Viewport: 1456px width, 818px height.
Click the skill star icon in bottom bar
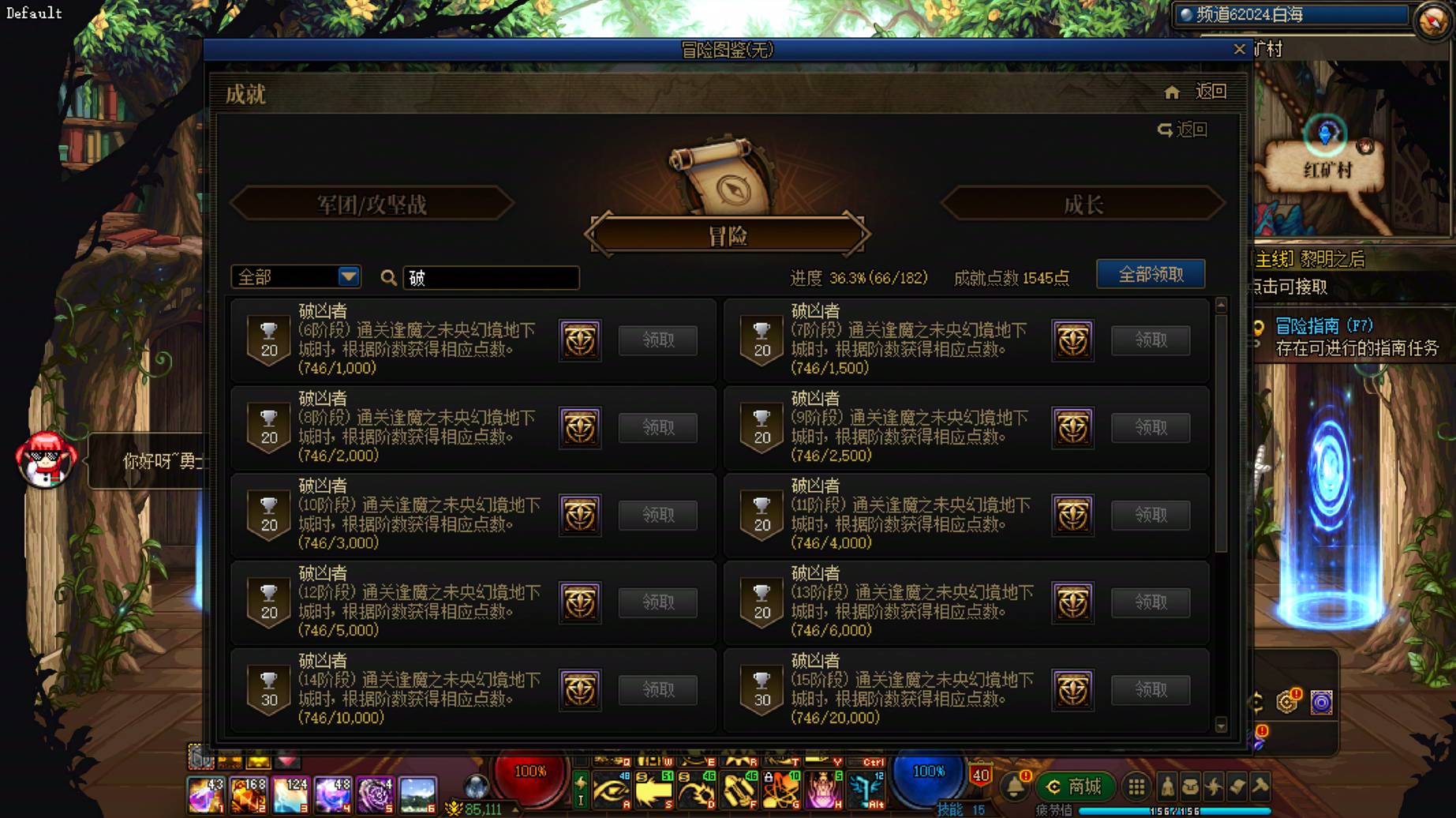coord(1214,786)
